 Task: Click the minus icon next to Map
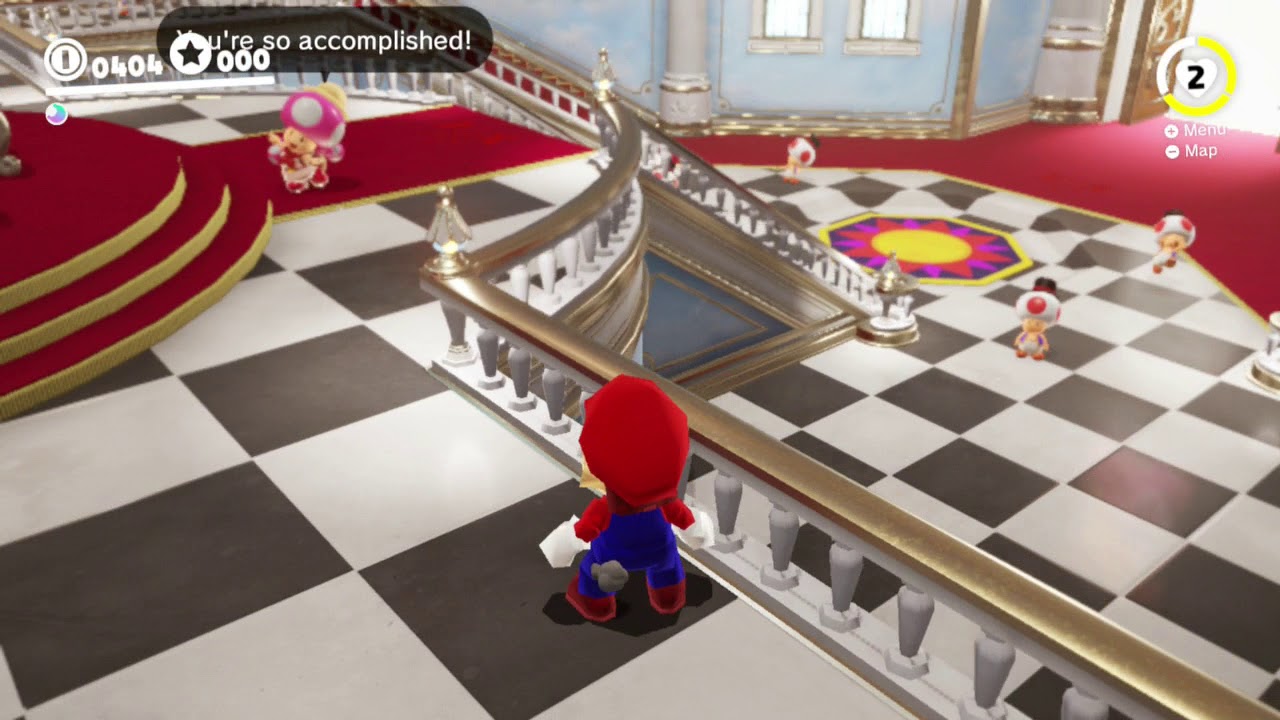click(1170, 151)
